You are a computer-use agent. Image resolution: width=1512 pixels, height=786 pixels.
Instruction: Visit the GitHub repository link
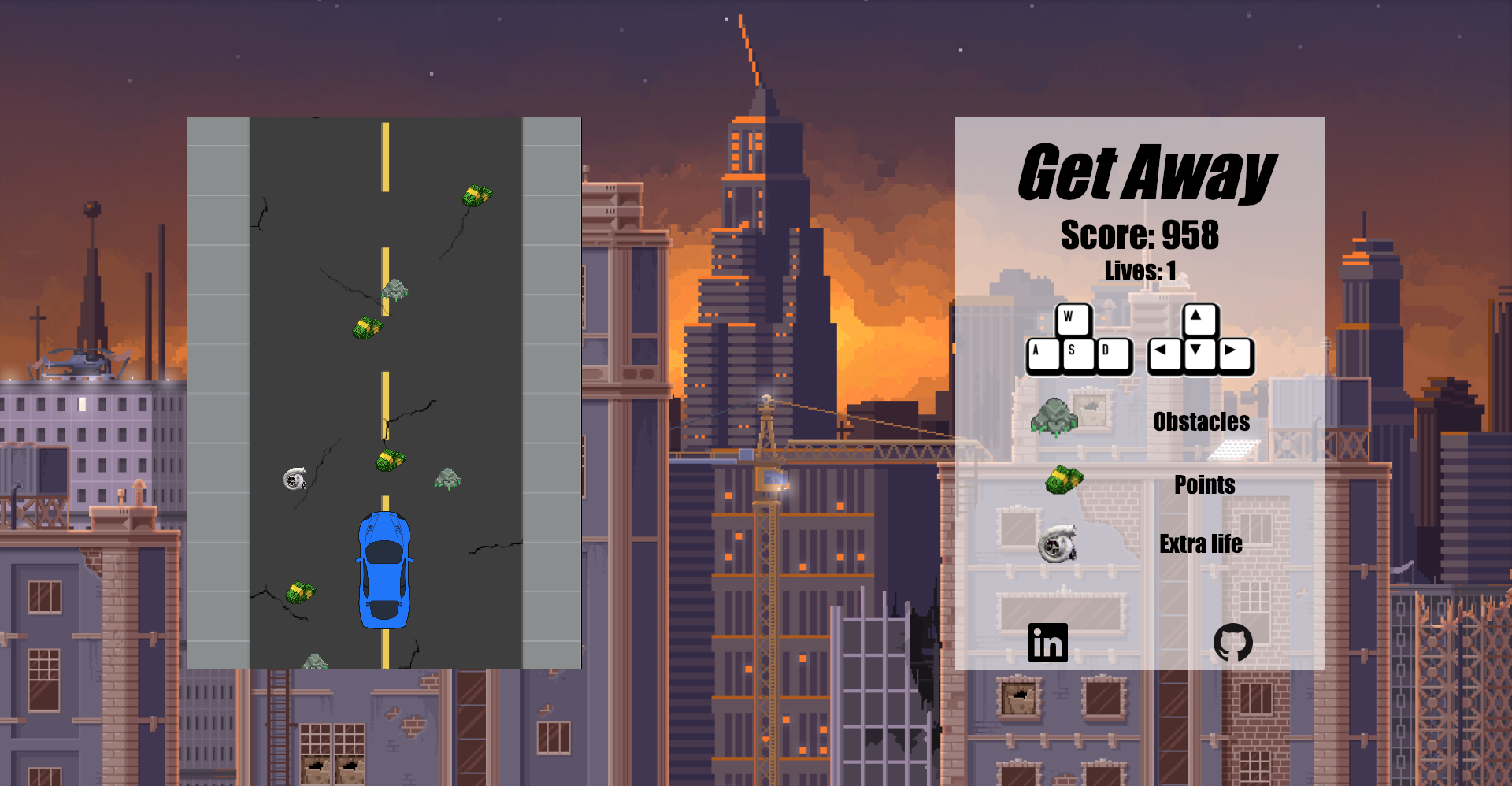tap(1232, 643)
